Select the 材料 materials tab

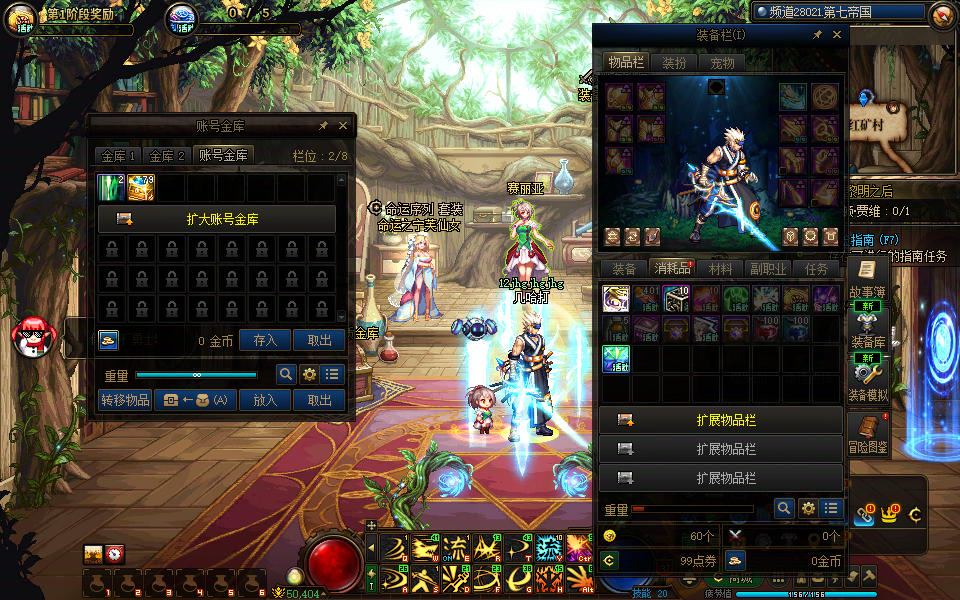(x=720, y=268)
